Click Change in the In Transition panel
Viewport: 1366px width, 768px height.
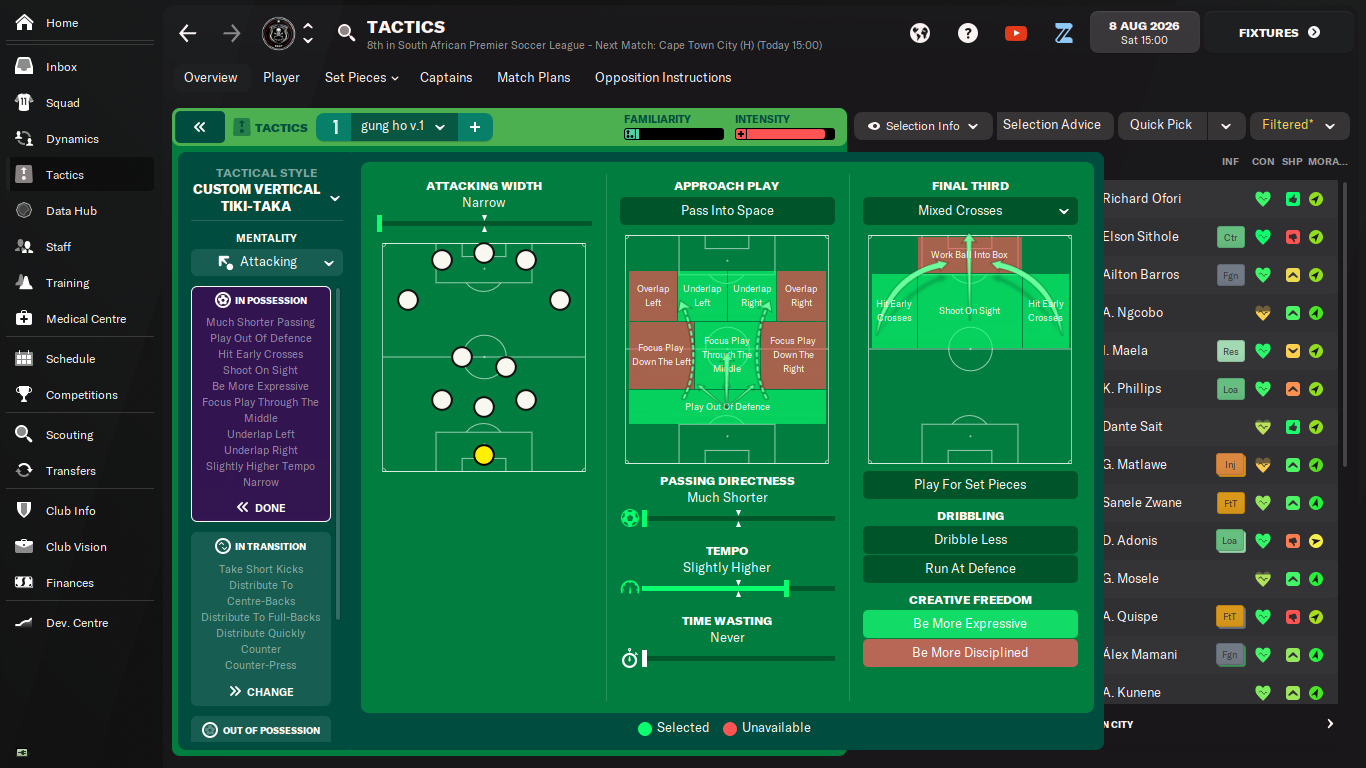261,692
